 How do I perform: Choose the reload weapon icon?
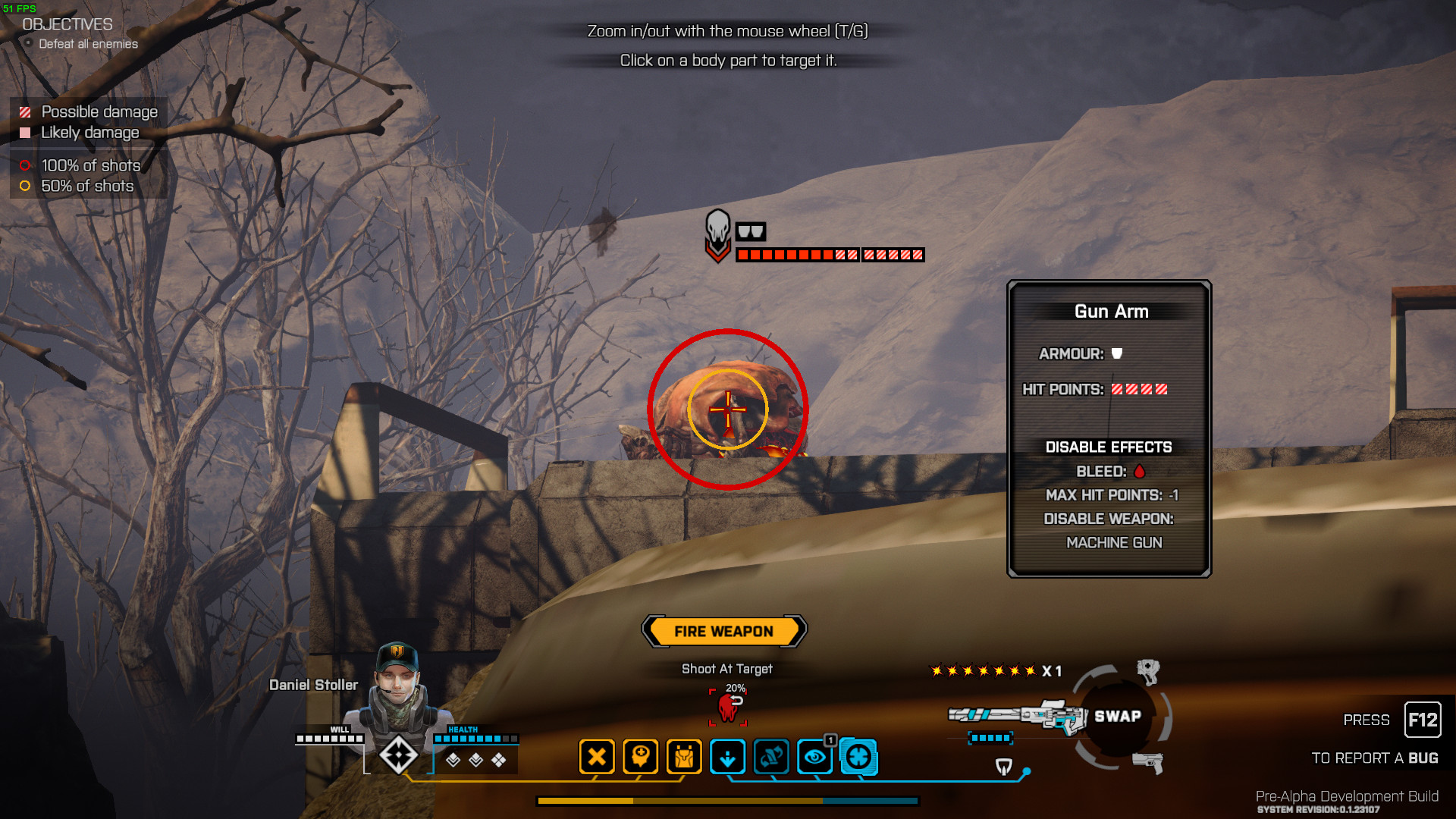click(771, 757)
